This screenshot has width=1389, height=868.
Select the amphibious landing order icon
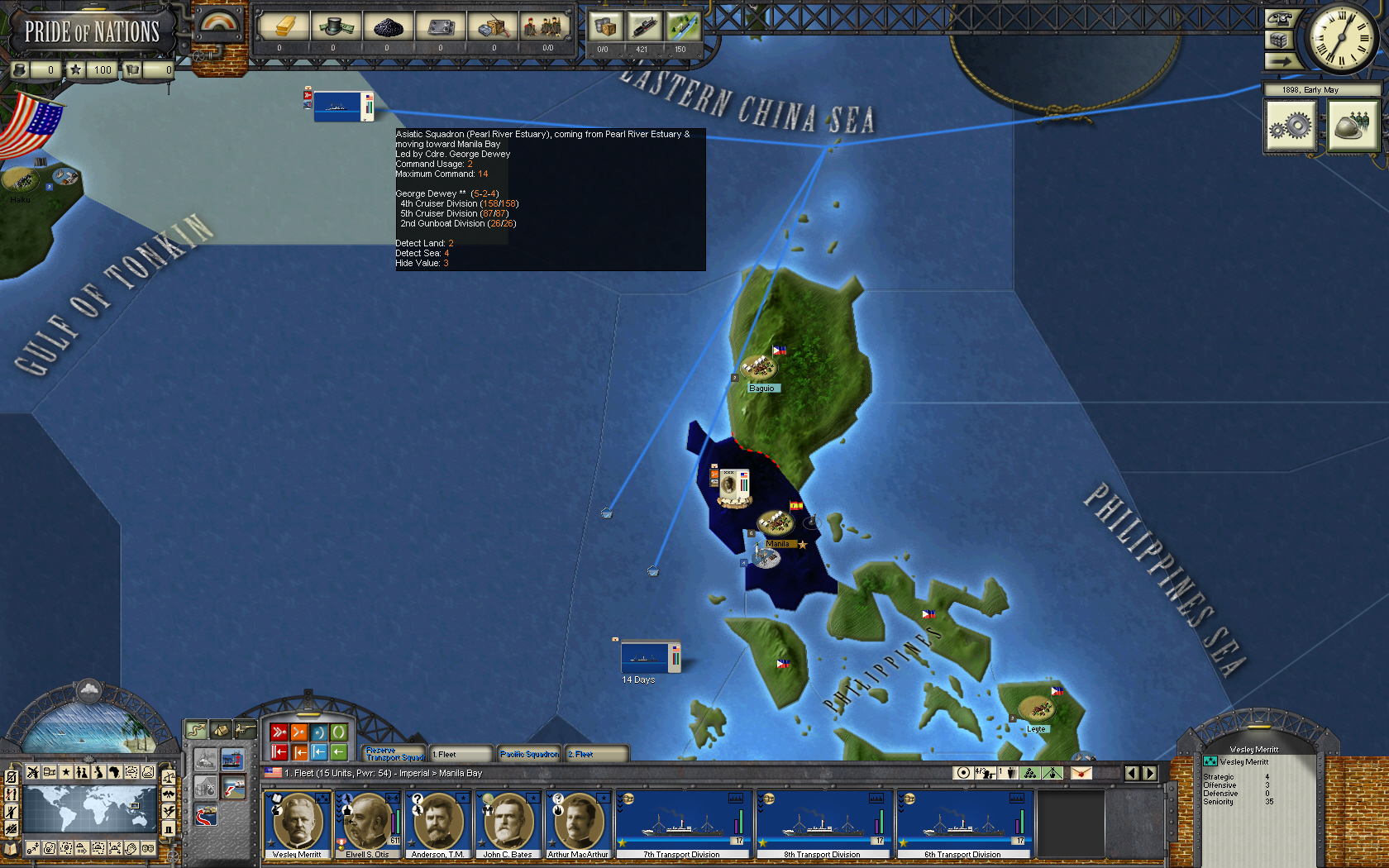(x=232, y=787)
